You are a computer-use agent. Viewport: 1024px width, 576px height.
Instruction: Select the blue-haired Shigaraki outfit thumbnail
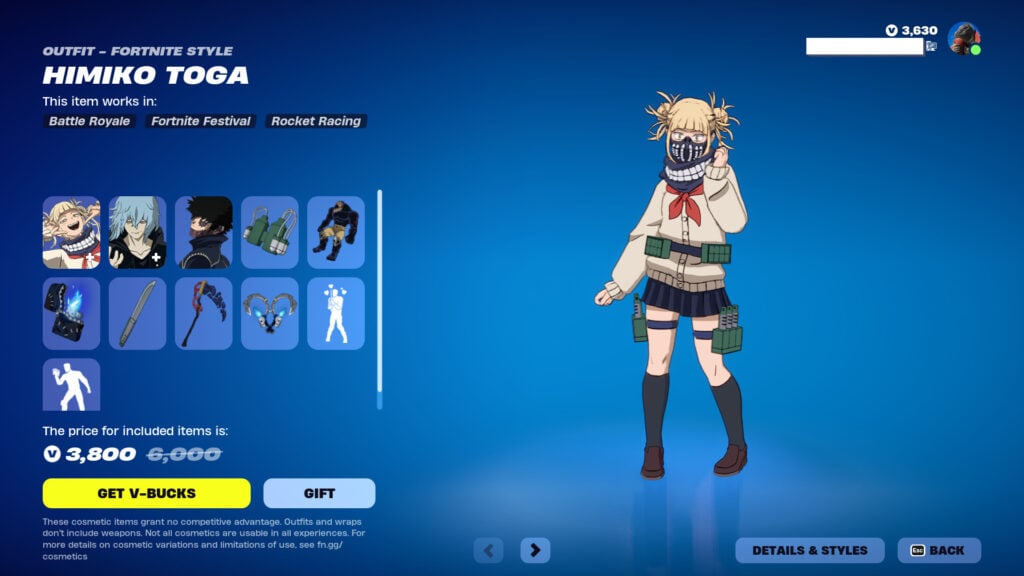[x=137, y=232]
